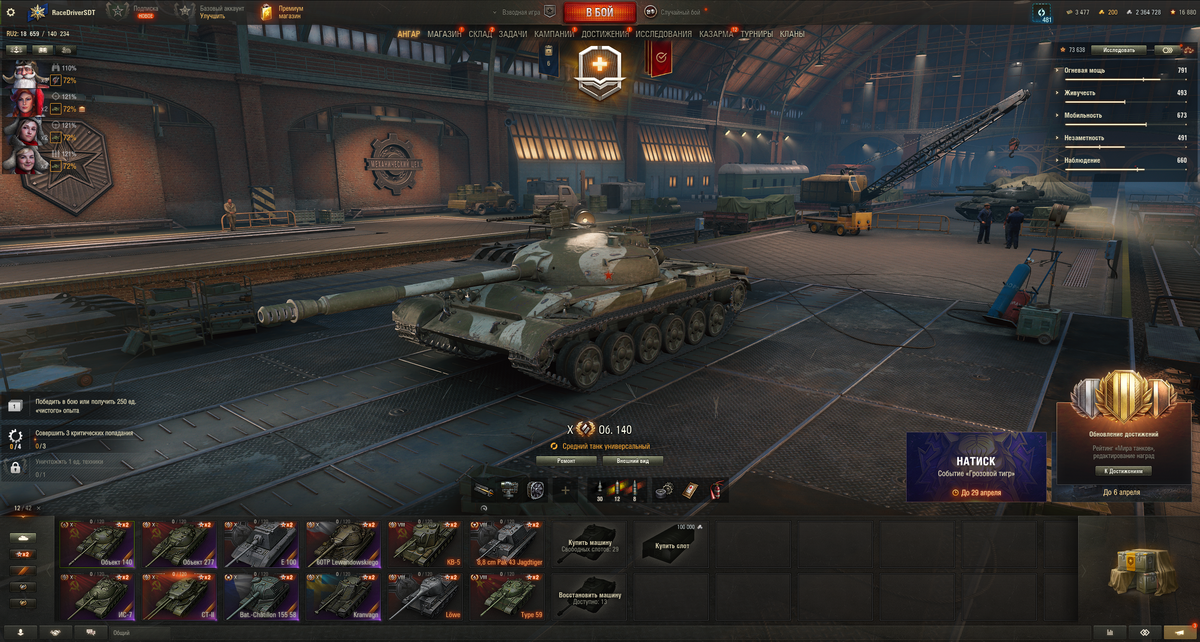This screenshot has width=1200, height=642.
Task: Choose the E 100 tank card
Action: click(262, 544)
